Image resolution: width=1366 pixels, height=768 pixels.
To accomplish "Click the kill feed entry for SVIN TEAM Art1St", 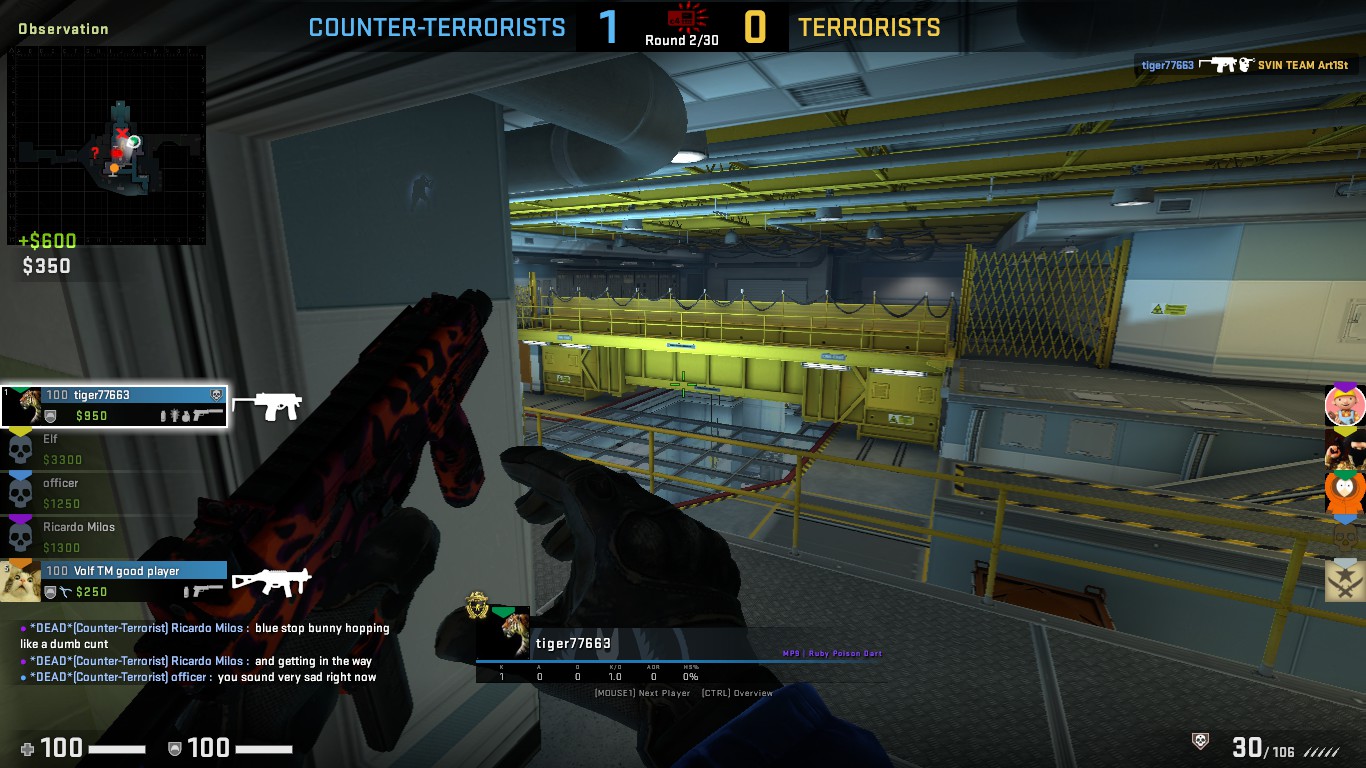I will click(x=1250, y=65).
